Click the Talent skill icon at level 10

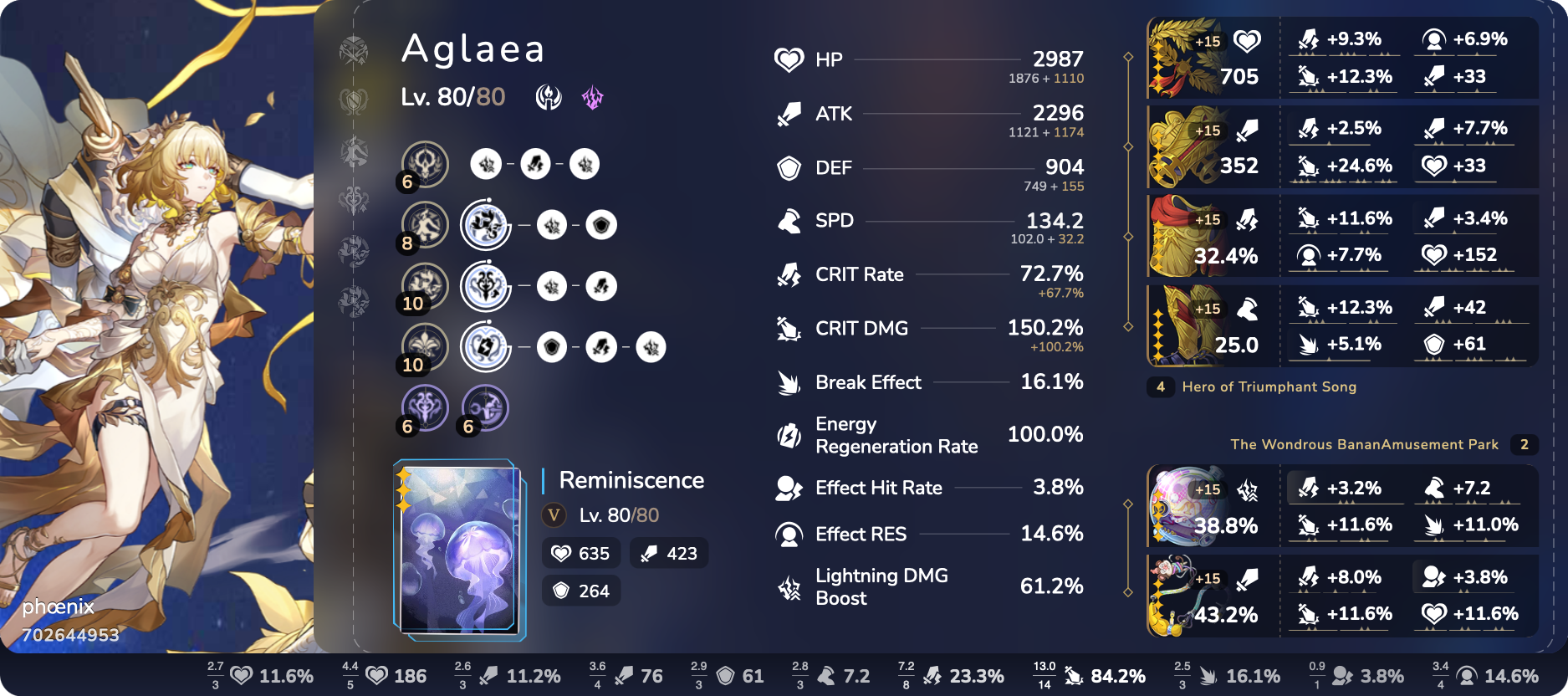(x=425, y=346)
